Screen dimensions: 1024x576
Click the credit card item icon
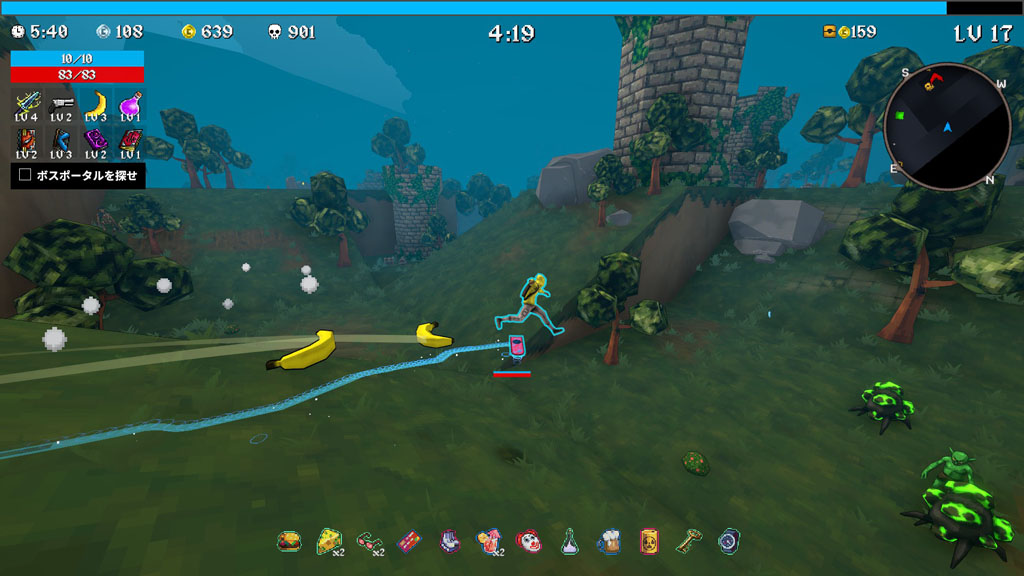[408, 541]
